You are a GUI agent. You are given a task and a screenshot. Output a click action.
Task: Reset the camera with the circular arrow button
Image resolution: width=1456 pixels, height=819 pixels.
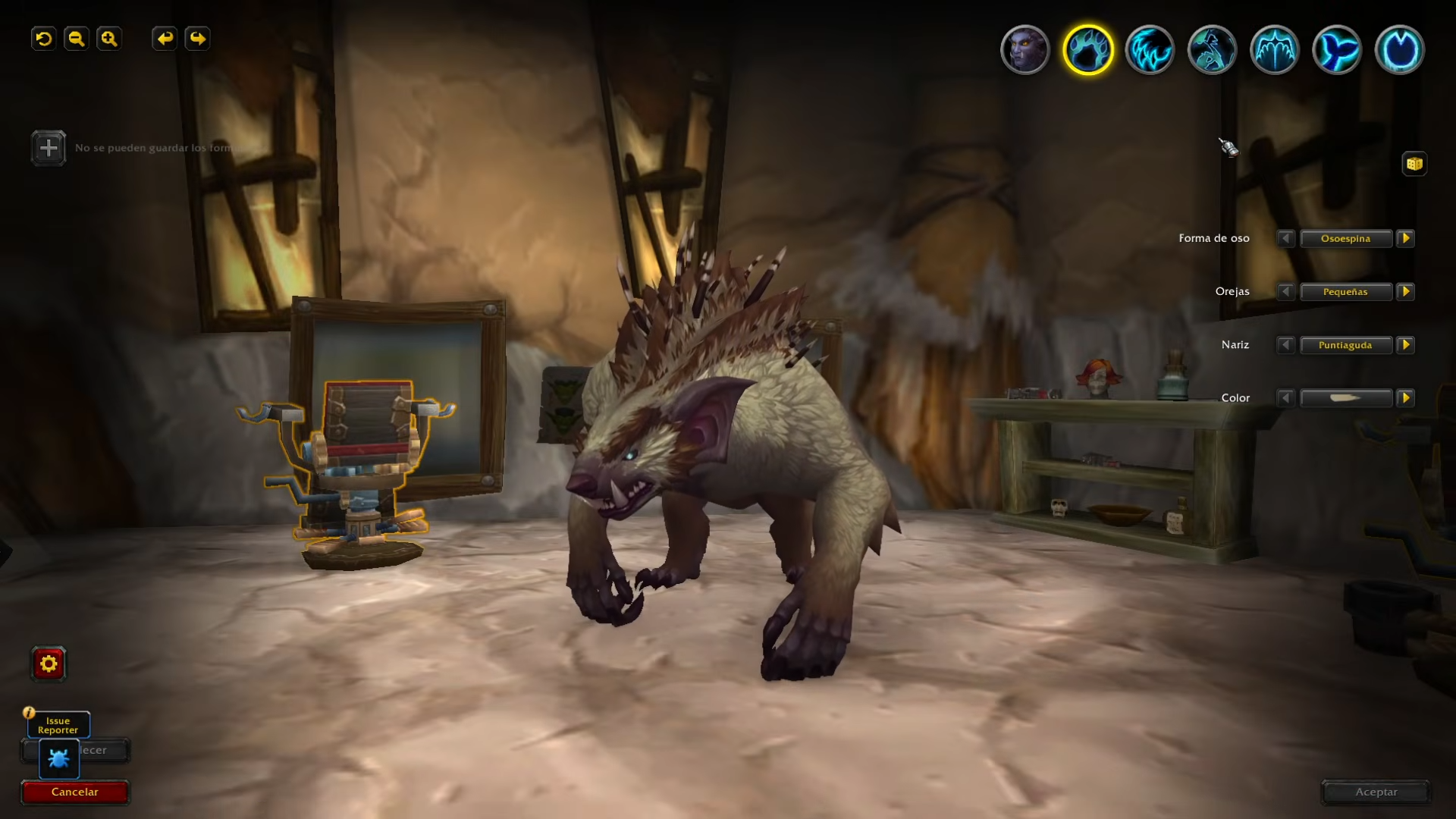pos(44,39)
